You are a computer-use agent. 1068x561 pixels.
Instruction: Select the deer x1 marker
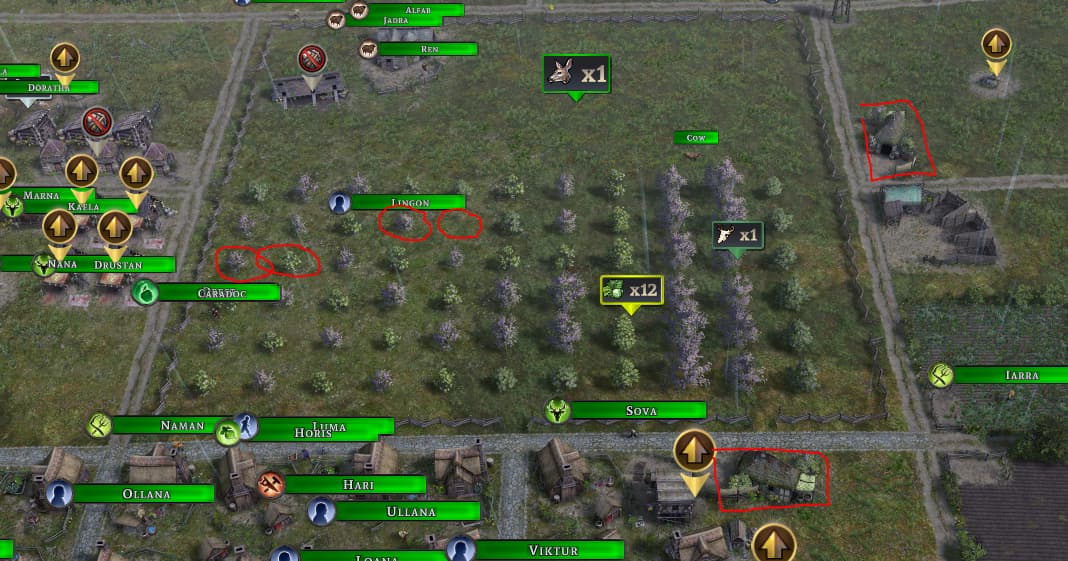point(575,74)
